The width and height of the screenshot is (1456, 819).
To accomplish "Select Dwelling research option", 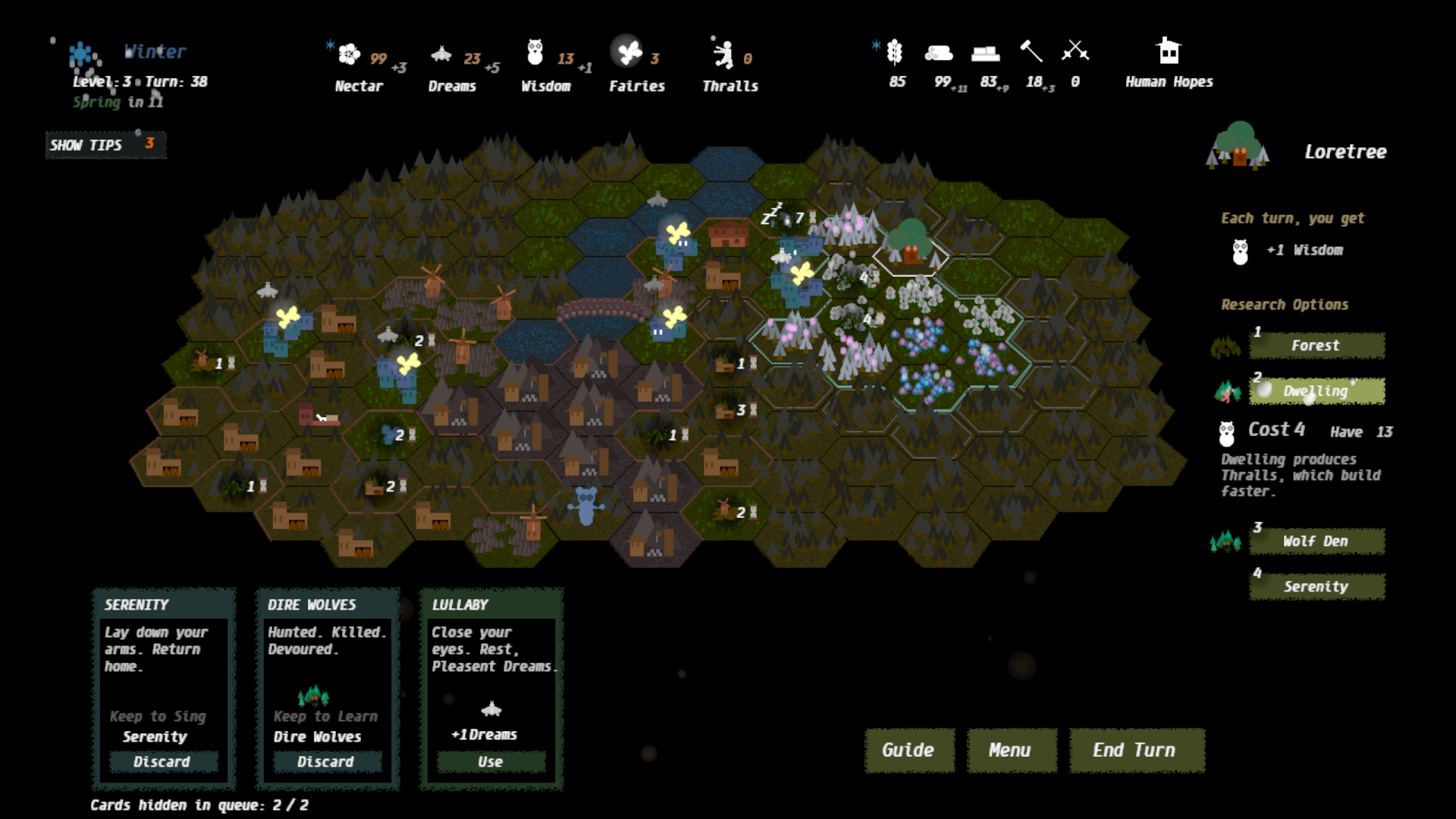I will pyautogui.click(x=1316, y=391).
